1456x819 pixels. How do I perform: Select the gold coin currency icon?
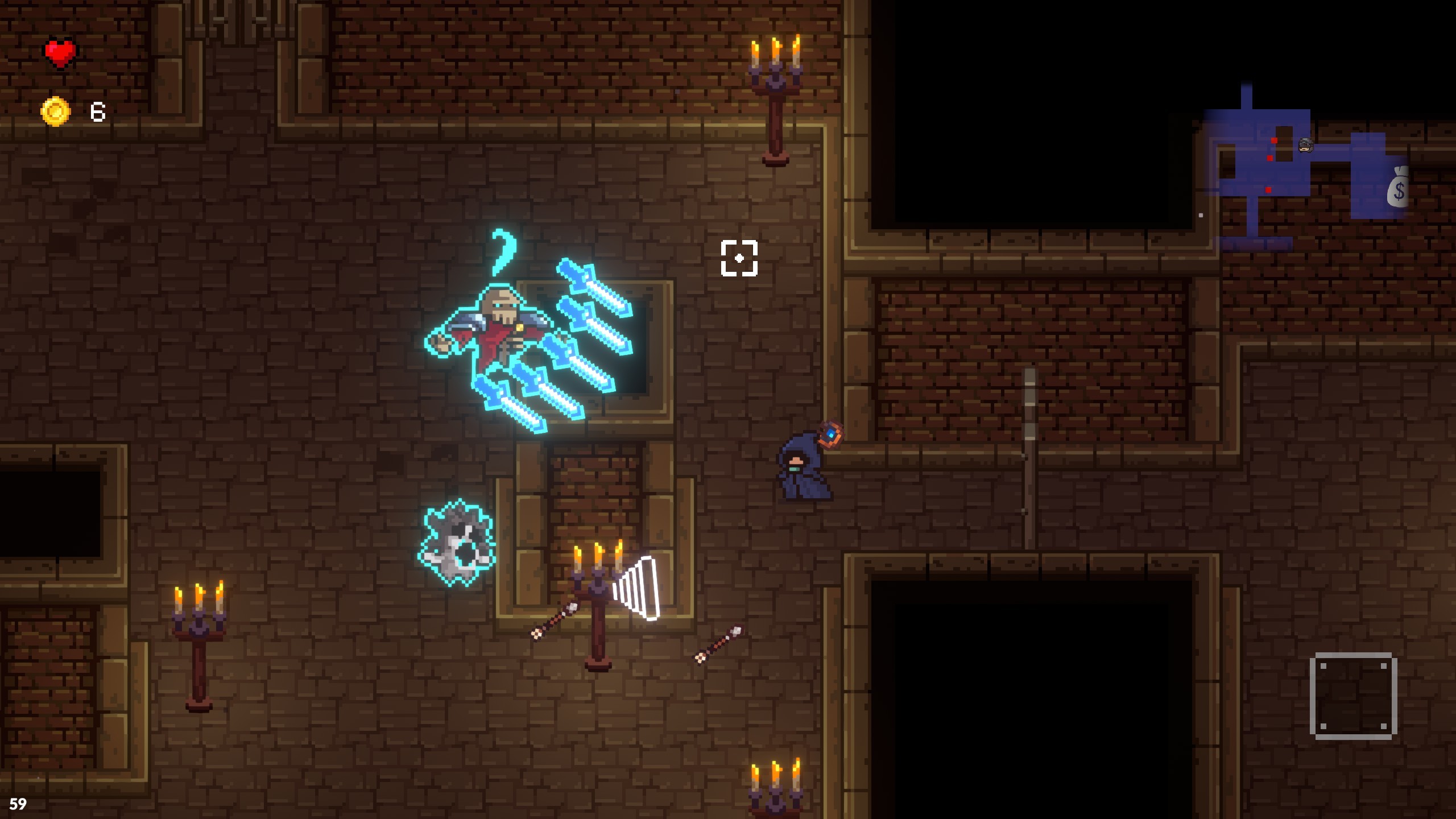point(54,111)
